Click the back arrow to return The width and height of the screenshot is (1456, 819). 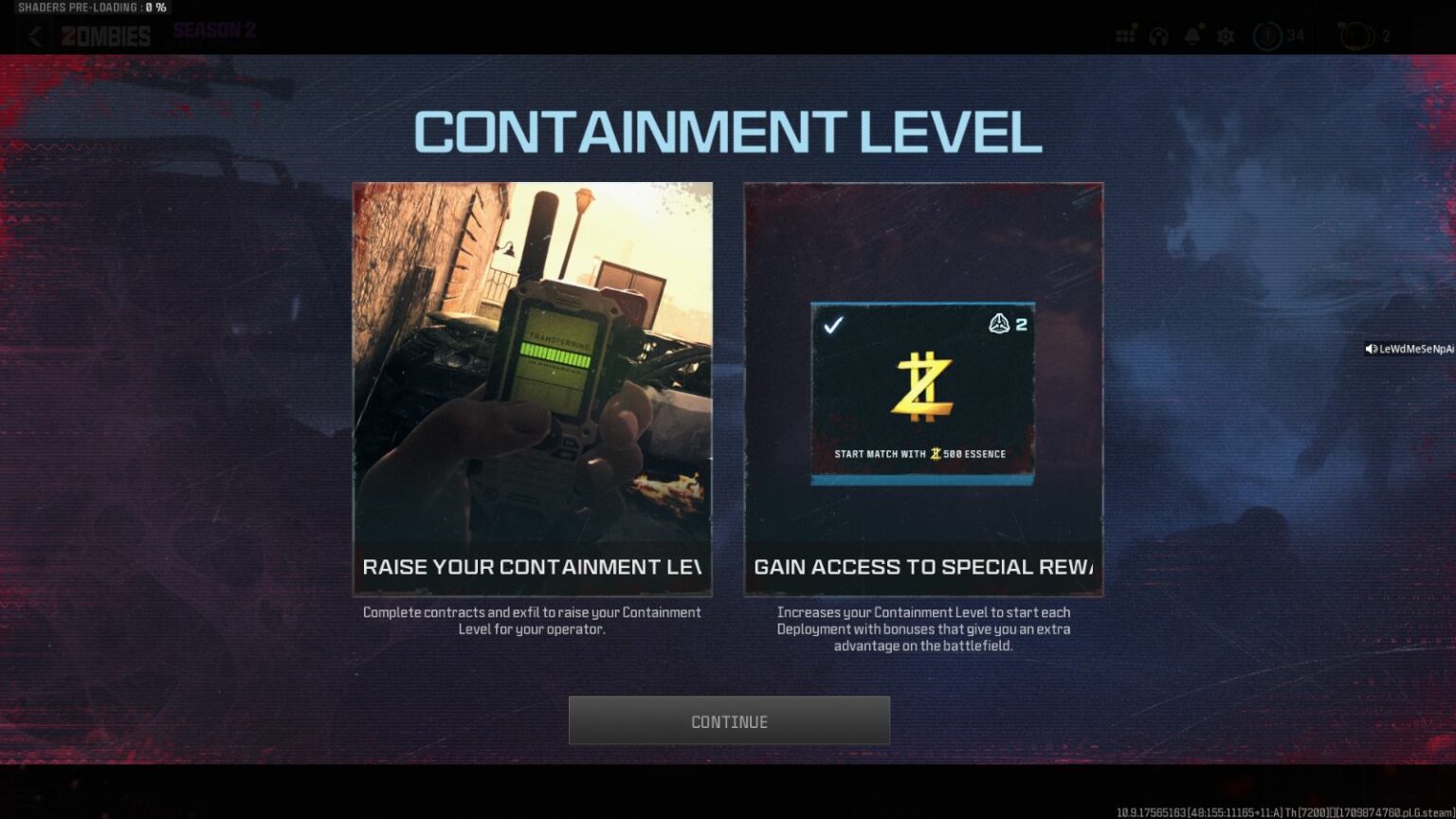point(34,36)
